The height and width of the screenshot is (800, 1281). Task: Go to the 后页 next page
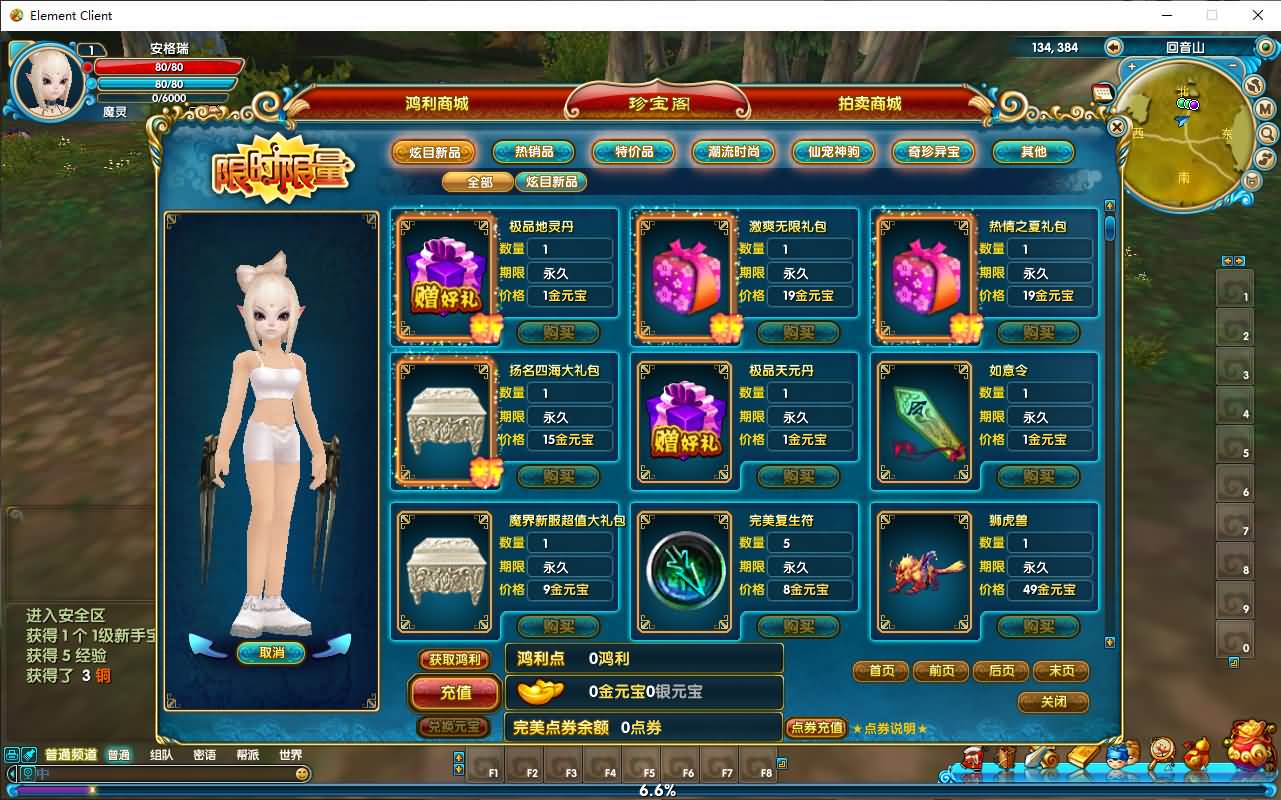pos(1001,671)
